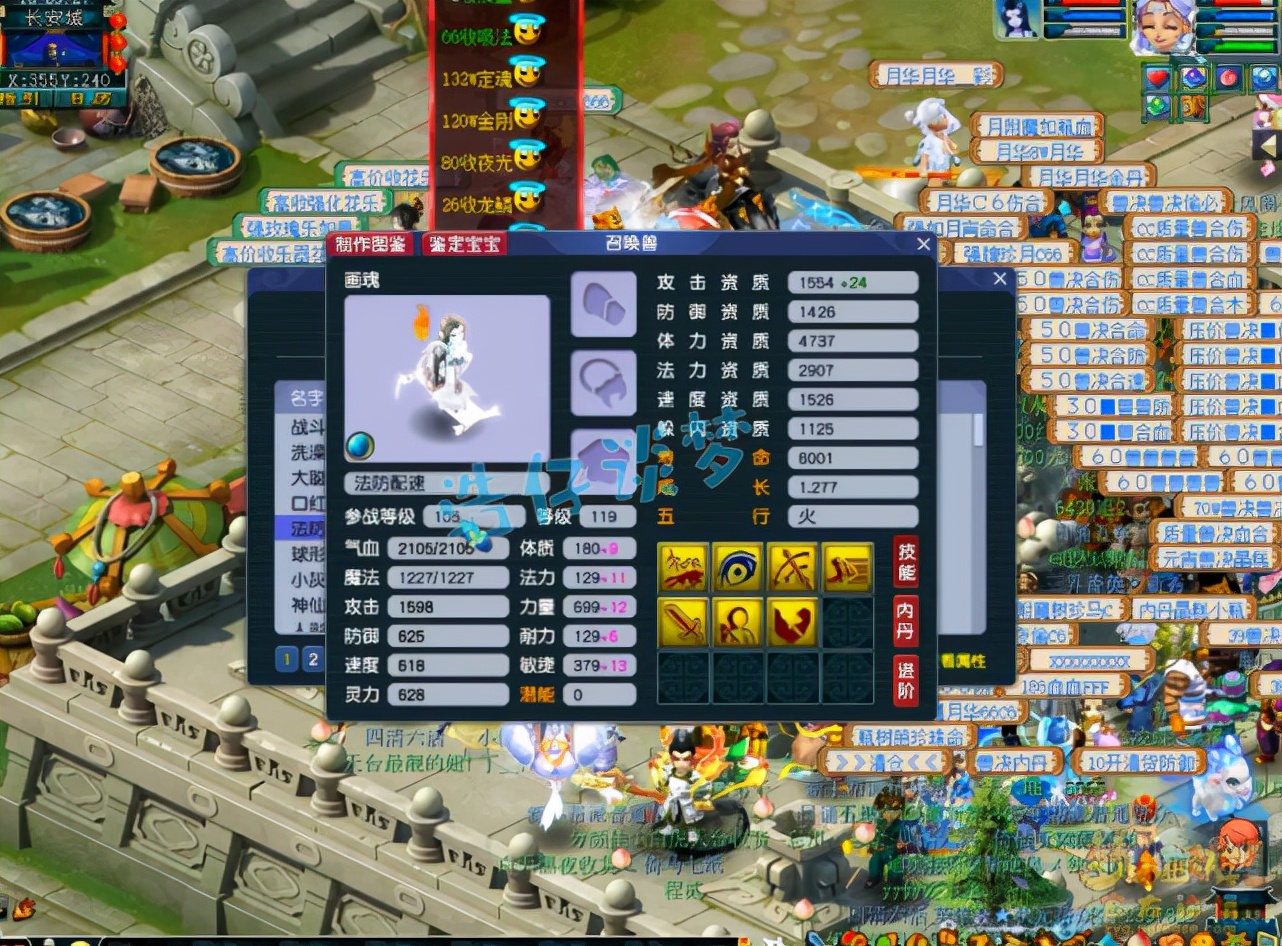Image resolution: width=1282 pixels, height=946 pixels.
Task: Go to page 2 in the pet list
Action: pos(313,659)
